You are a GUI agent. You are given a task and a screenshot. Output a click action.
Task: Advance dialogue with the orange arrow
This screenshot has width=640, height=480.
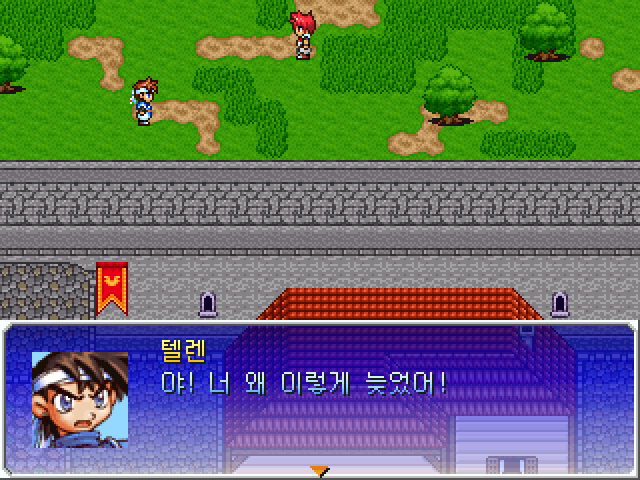pos(319,470)
